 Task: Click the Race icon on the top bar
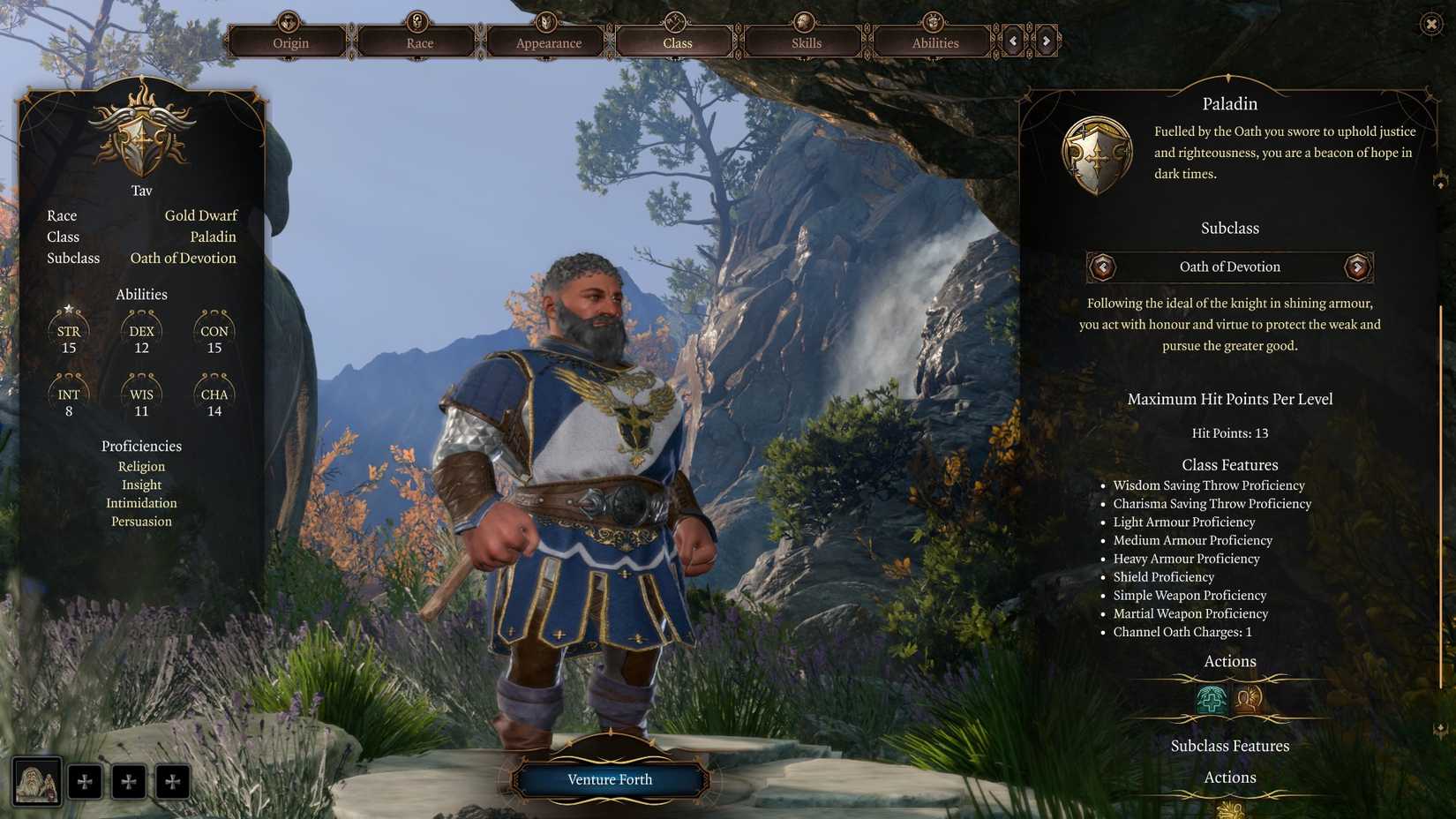tap(417, 22)
